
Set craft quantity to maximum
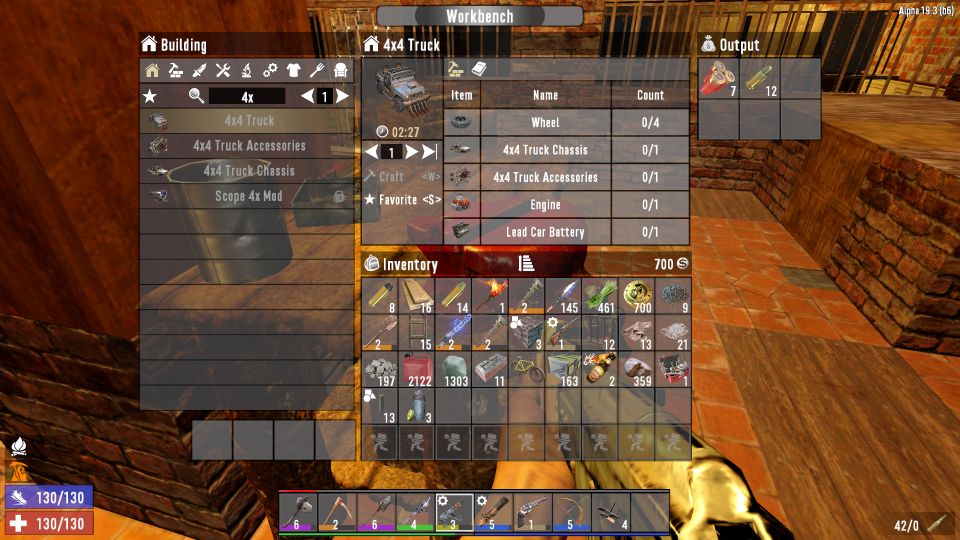(430, 152)
